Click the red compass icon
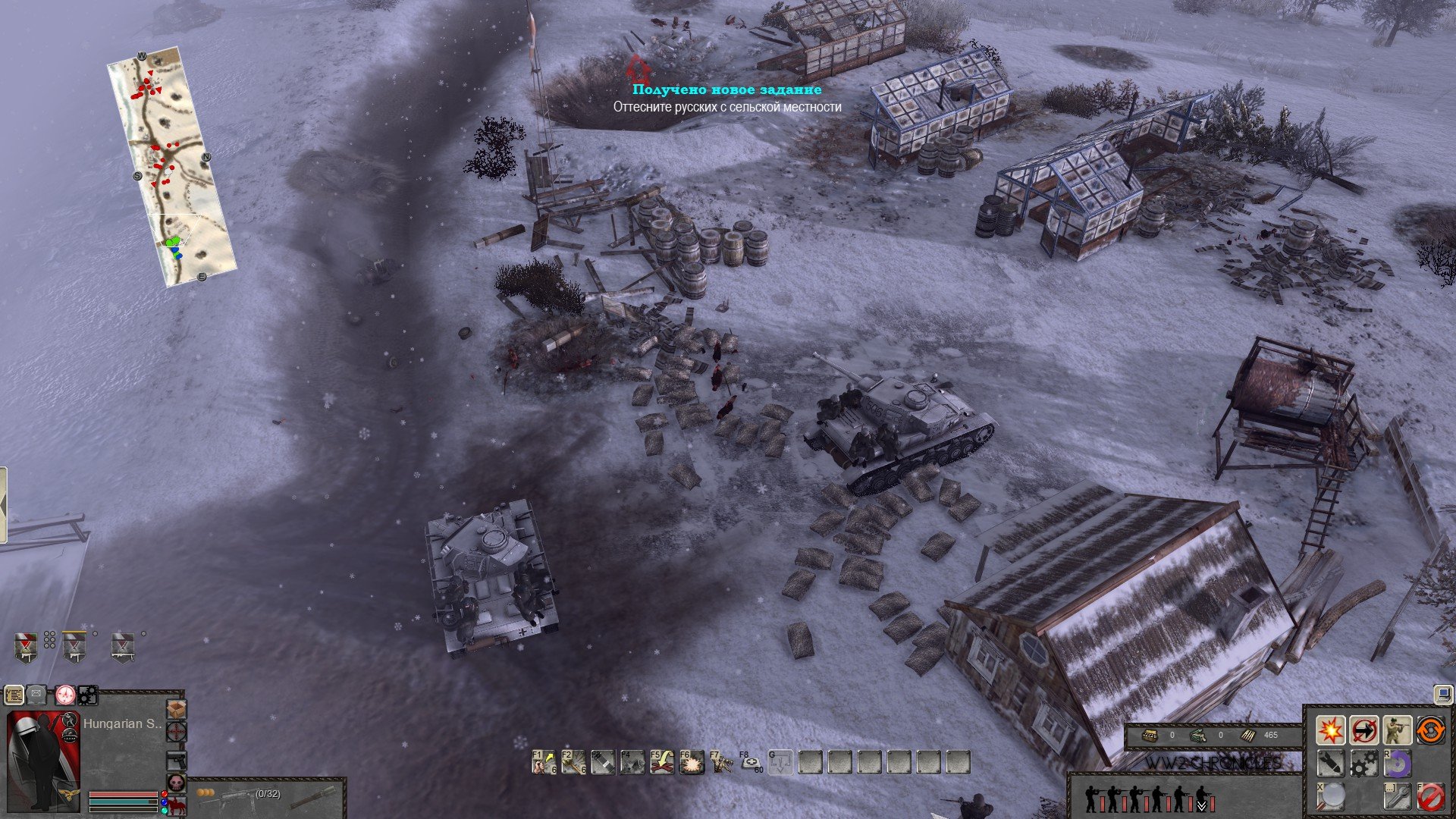This screenshot has height=819, width=1456. click(65, 694)
